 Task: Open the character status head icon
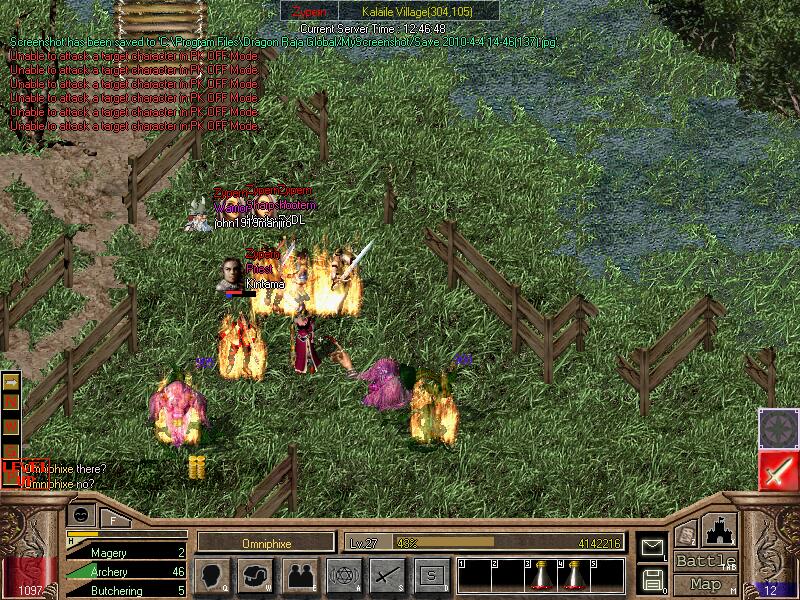pyautogui.click(x=213, y=575)
